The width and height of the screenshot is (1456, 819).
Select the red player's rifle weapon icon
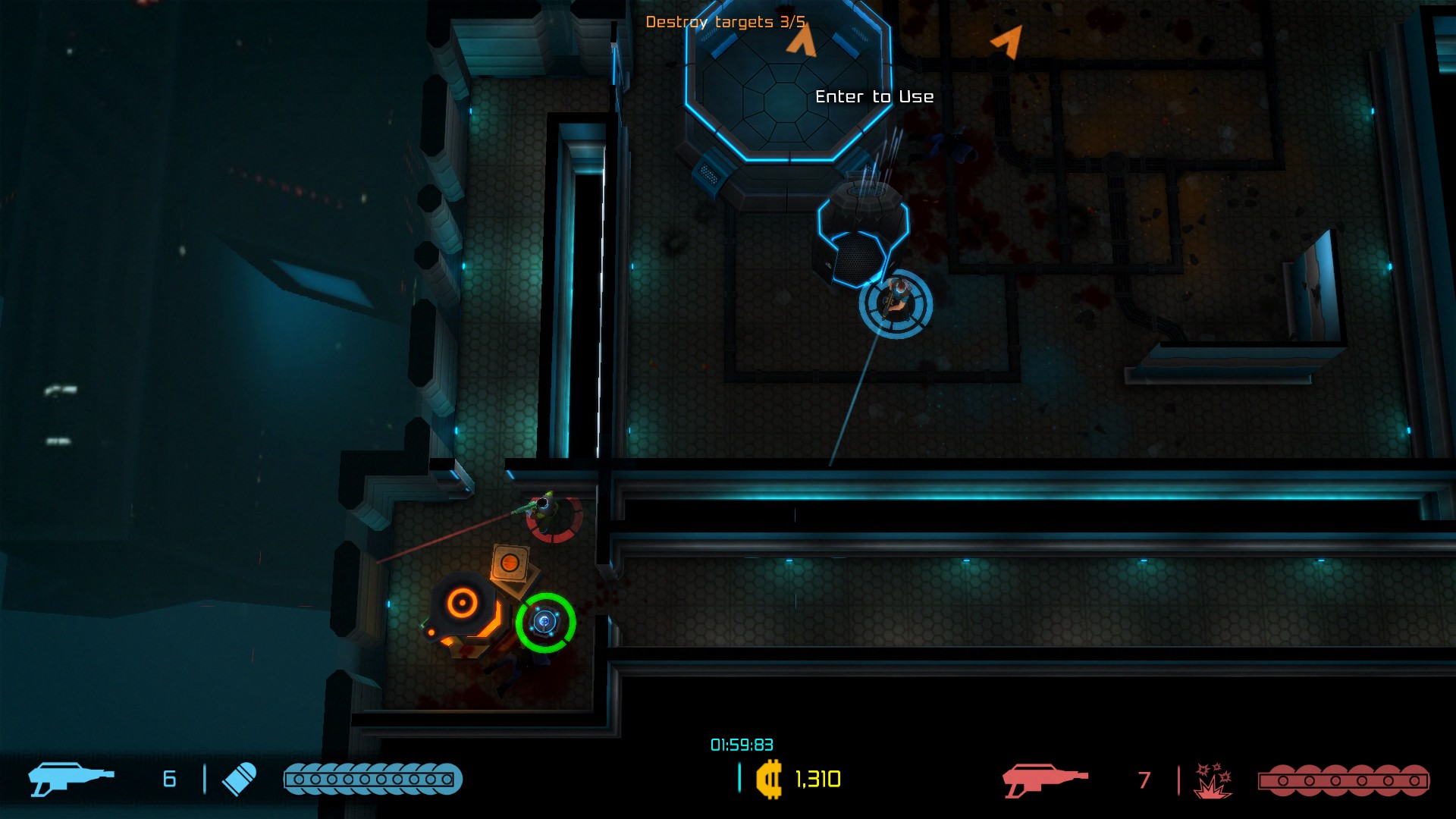(1044, 780)
